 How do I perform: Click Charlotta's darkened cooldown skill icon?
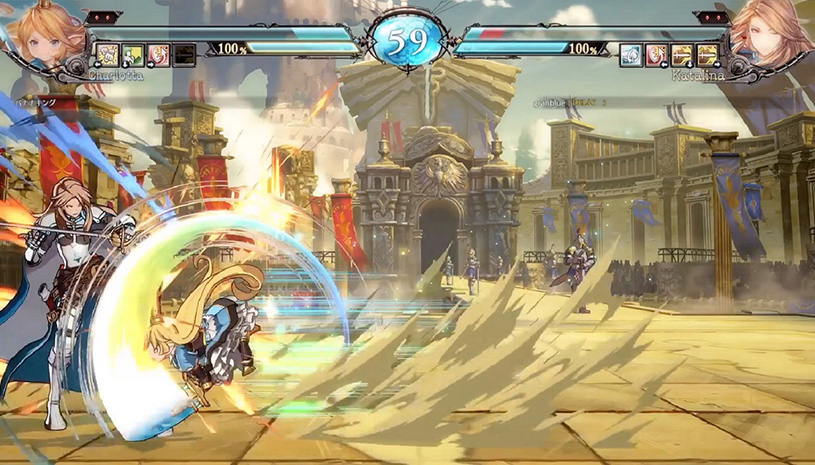tap(184, 54)
